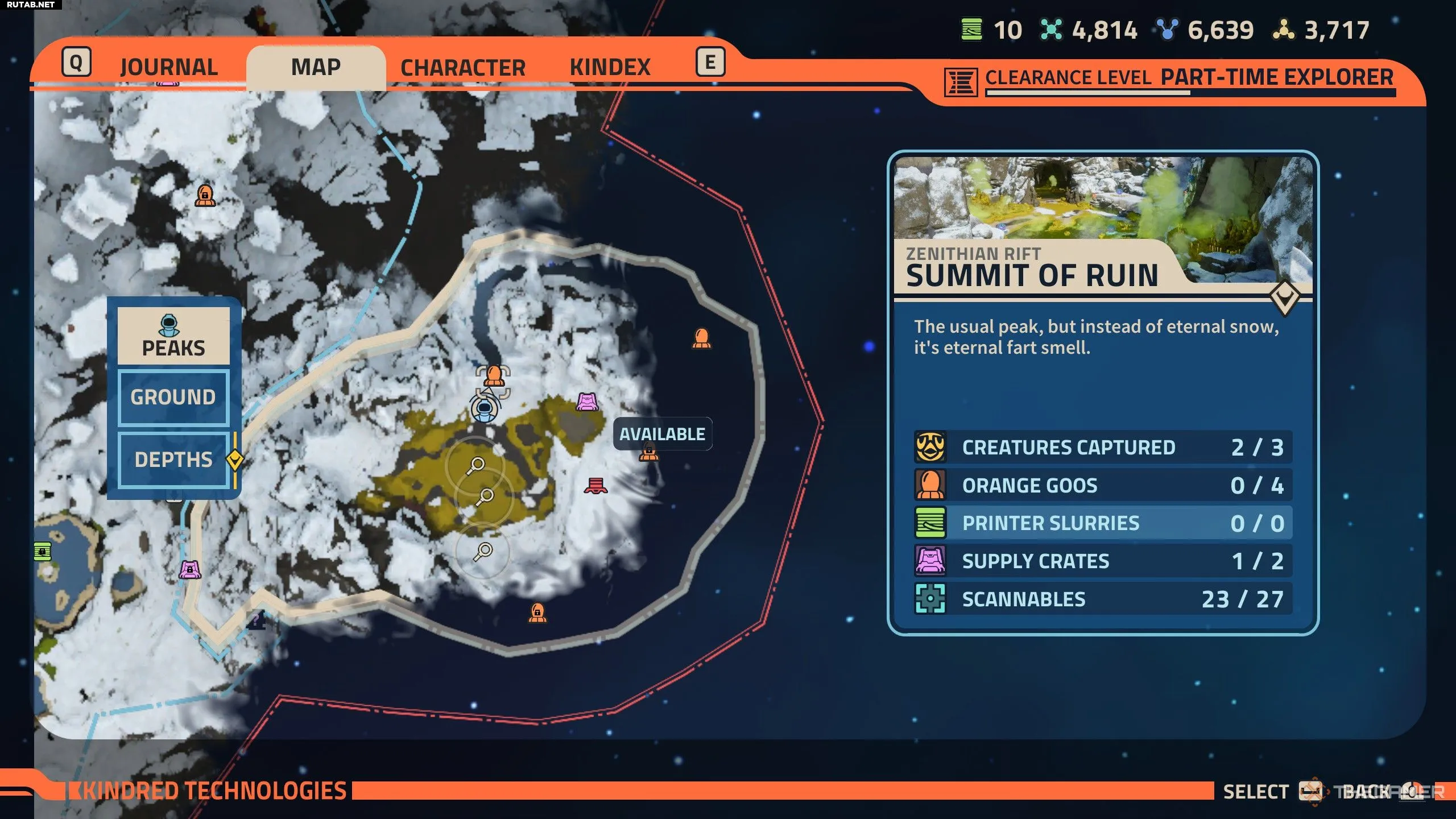Click the player position marker on map
Image resolution: width=1456 pixels, height=819 pixels.
click(x=484, y=408)
